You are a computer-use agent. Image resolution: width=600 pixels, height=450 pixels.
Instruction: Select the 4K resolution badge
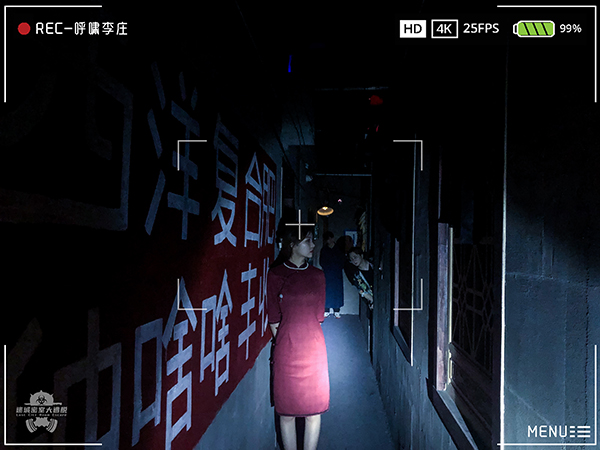(x=445, y=29)
